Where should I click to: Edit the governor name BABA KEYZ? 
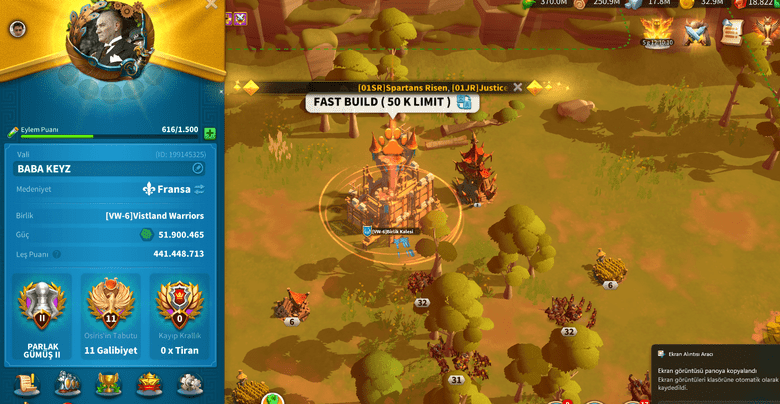pos(198,169)
